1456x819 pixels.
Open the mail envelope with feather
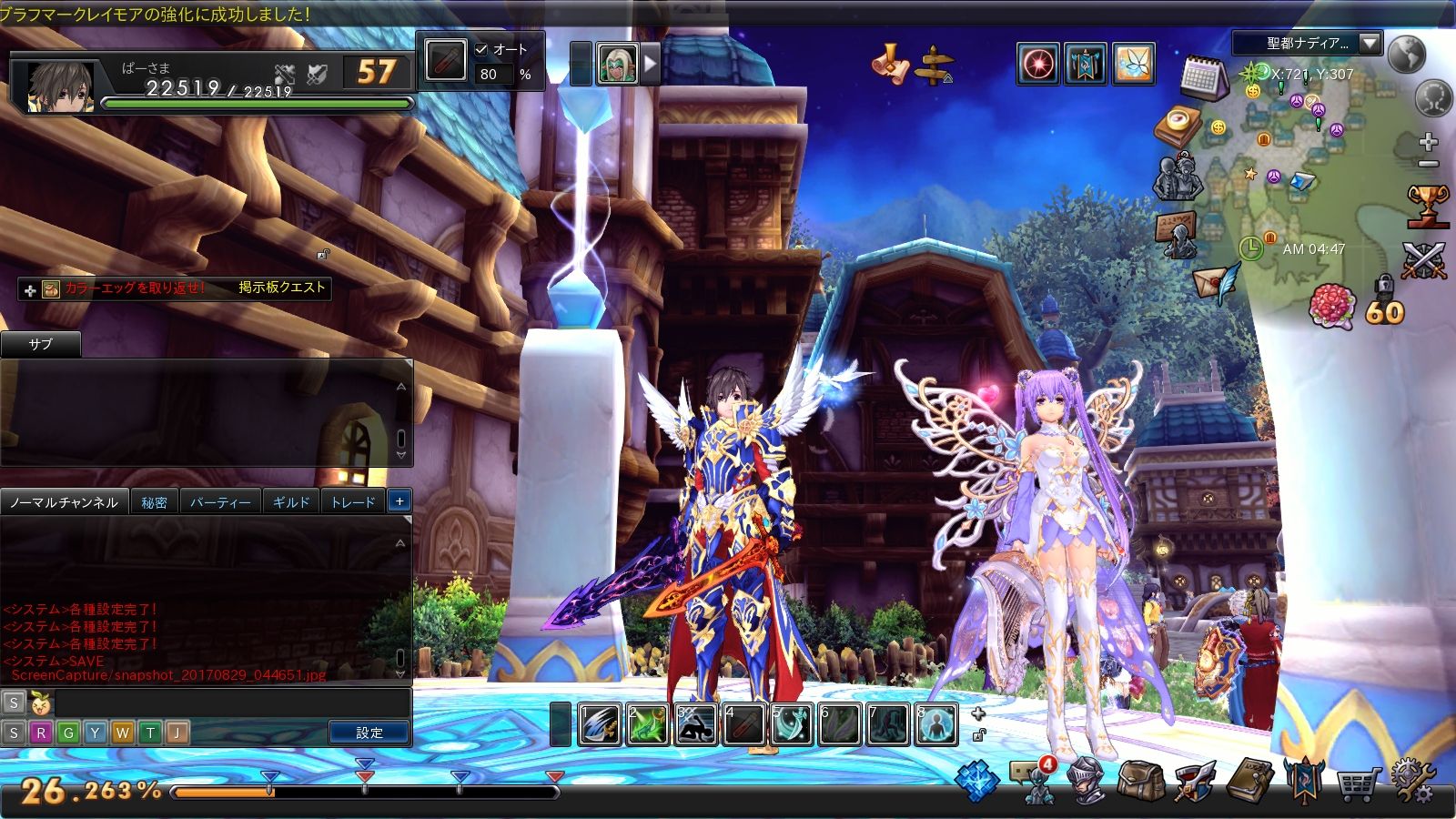1218,283
